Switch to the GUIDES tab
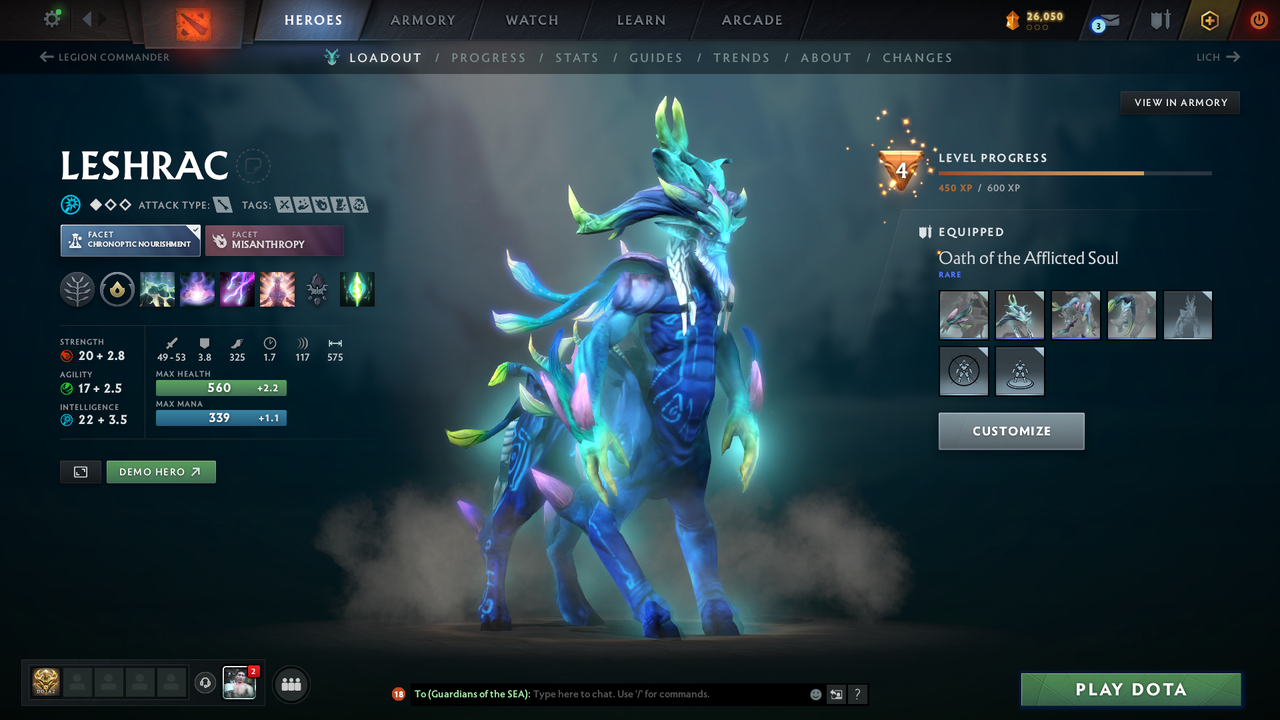The height and width of the screenshot is (720, 1280). tap(656, 57)
